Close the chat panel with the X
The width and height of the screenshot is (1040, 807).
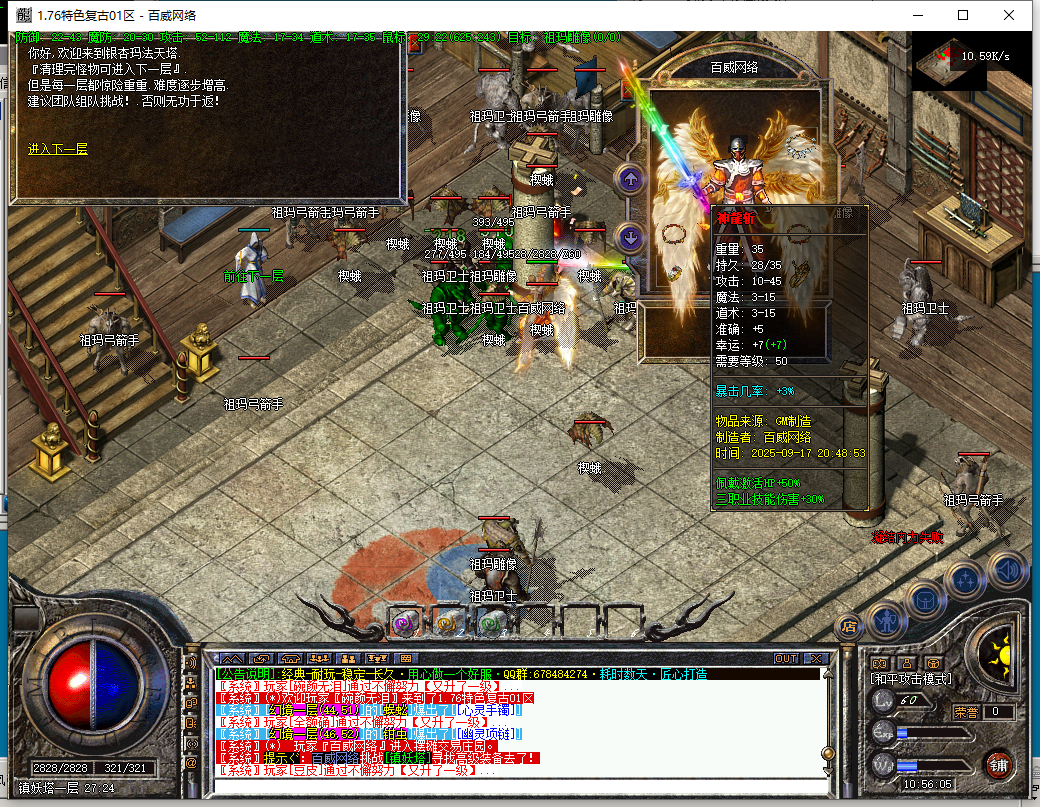[x=815, y=658]
